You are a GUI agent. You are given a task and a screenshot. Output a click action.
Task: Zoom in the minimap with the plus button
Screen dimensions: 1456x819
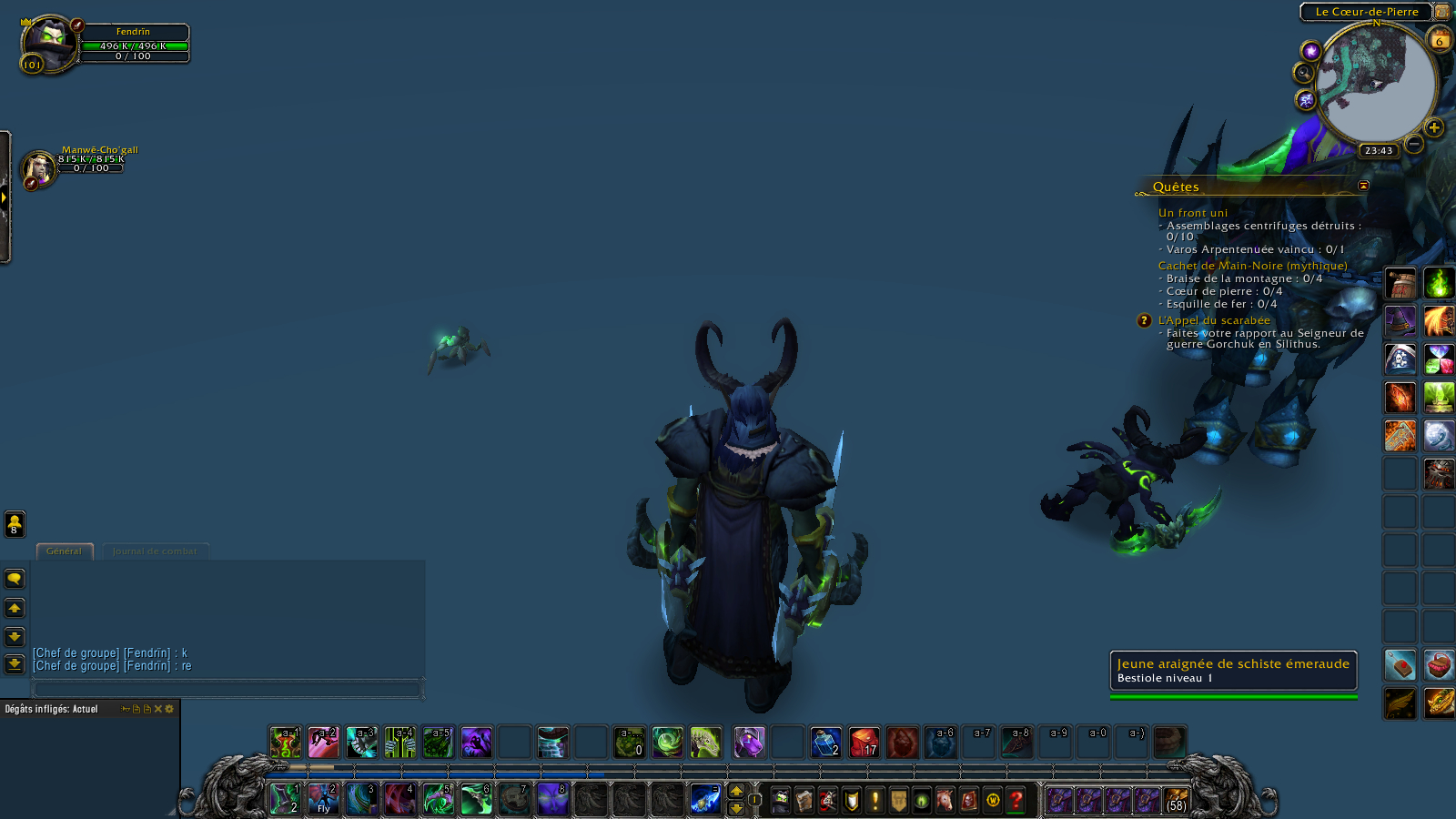1434,127
